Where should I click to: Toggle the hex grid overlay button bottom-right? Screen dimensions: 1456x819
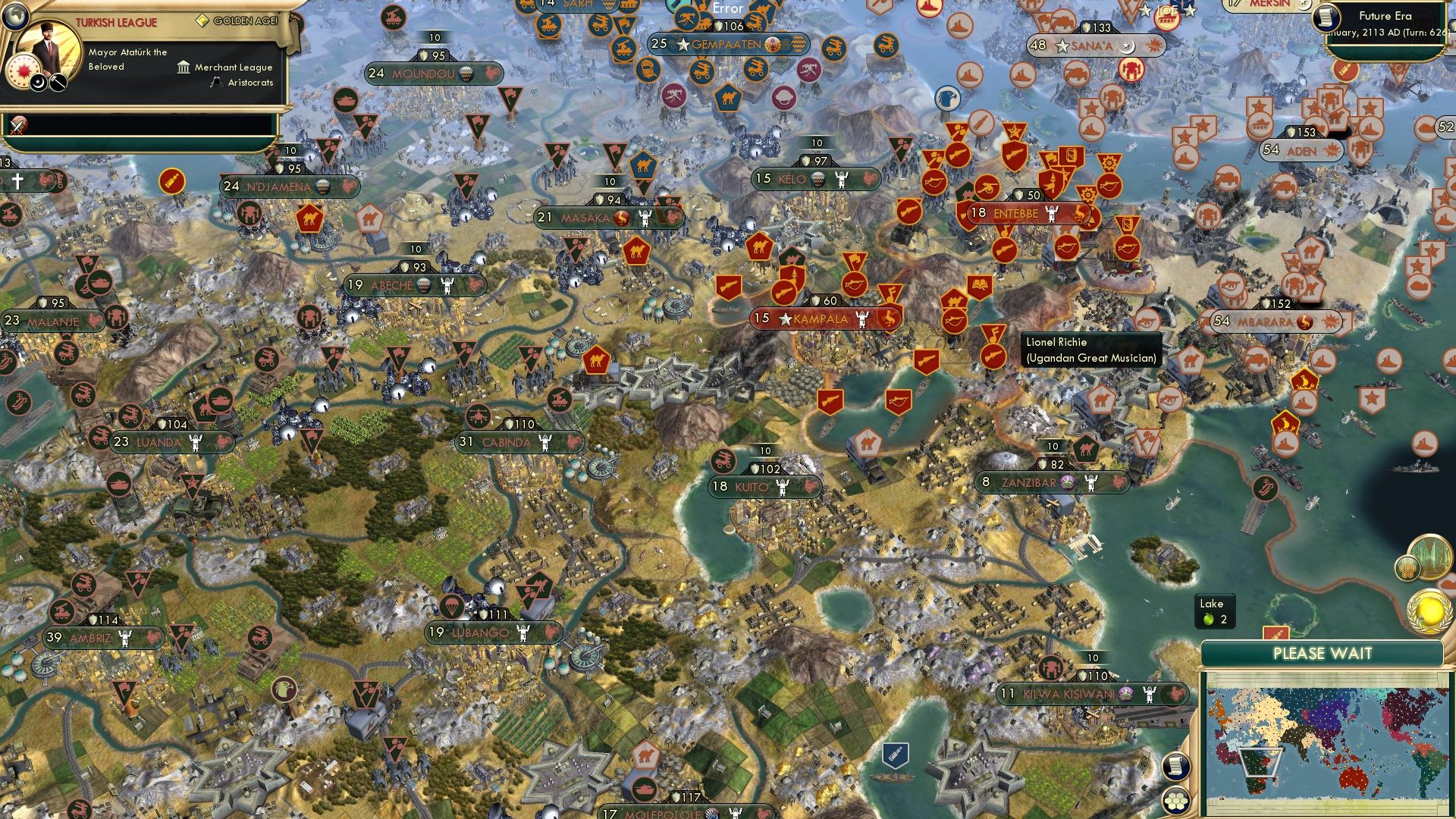1177,802
